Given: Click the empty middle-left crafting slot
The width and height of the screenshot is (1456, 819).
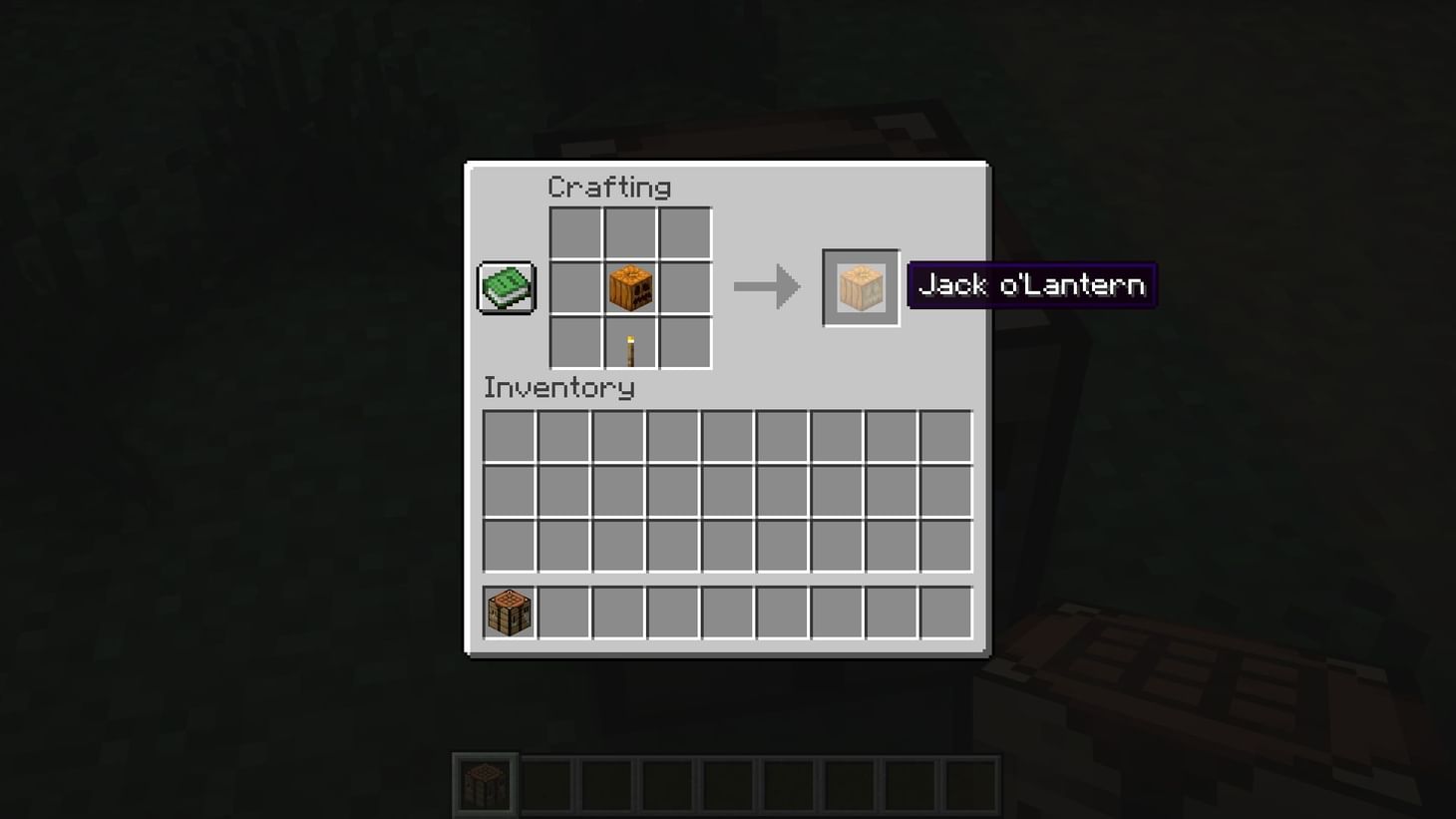Looking at the screenshot, I should 574,286.
